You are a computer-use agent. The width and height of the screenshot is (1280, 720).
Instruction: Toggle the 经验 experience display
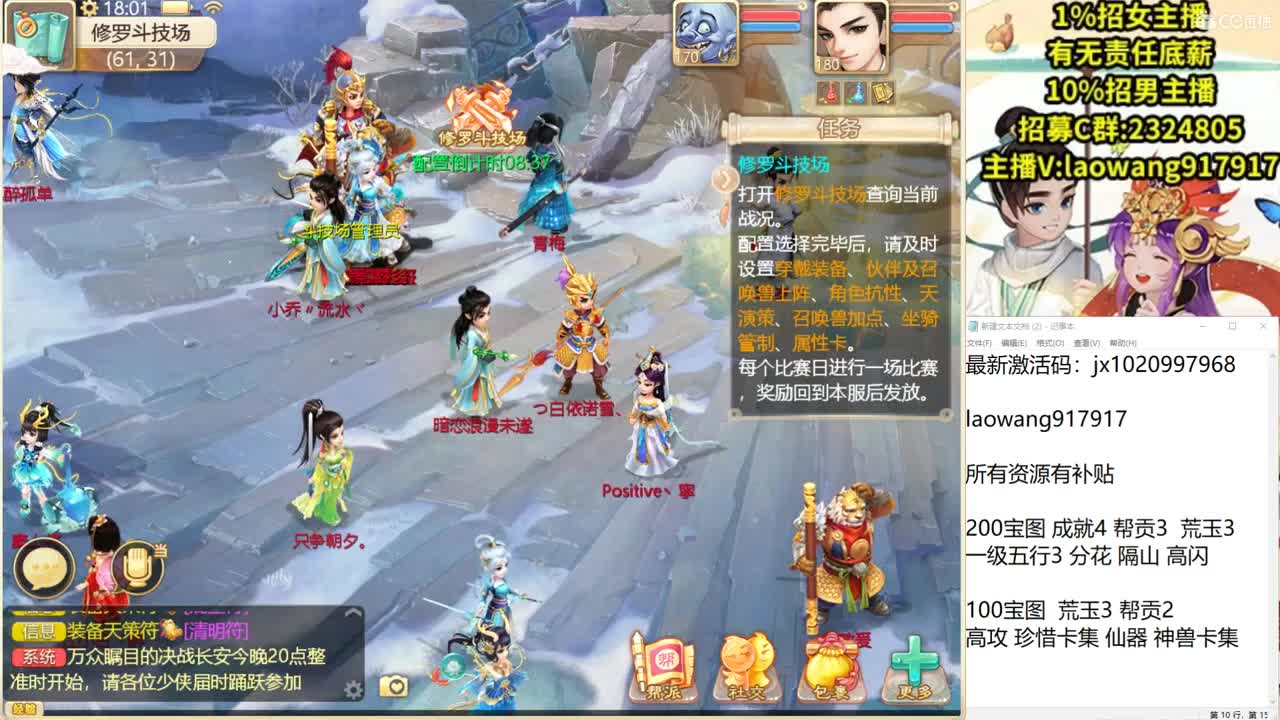pos(27,706)
